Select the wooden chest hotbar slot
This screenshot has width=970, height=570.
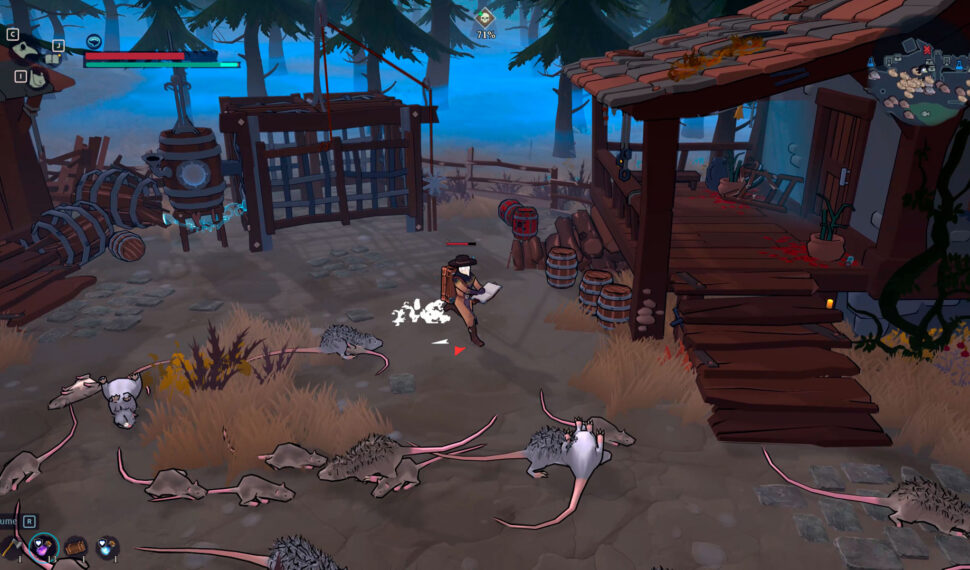coord(76,546)
